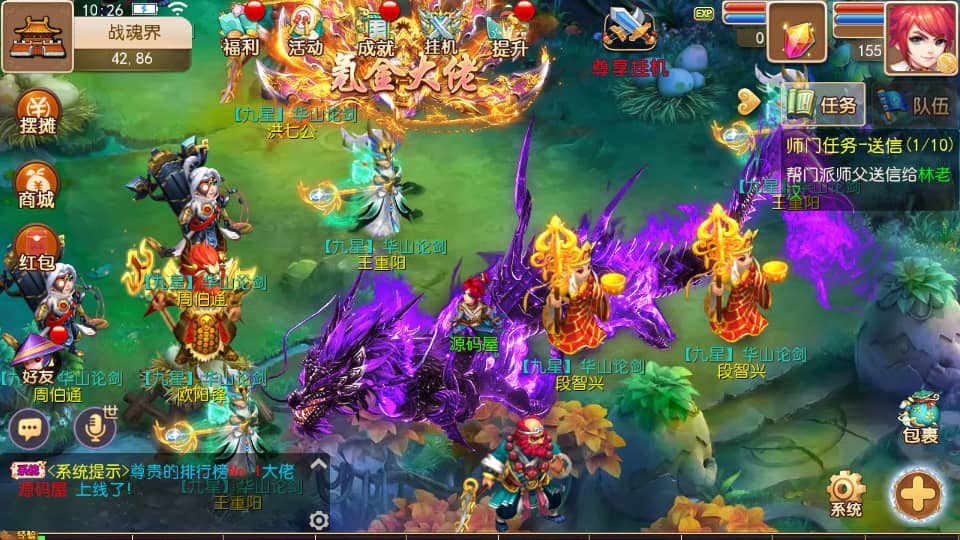
Task: Open the 提升 upgrade menu
Action: [x=510, y=30]
